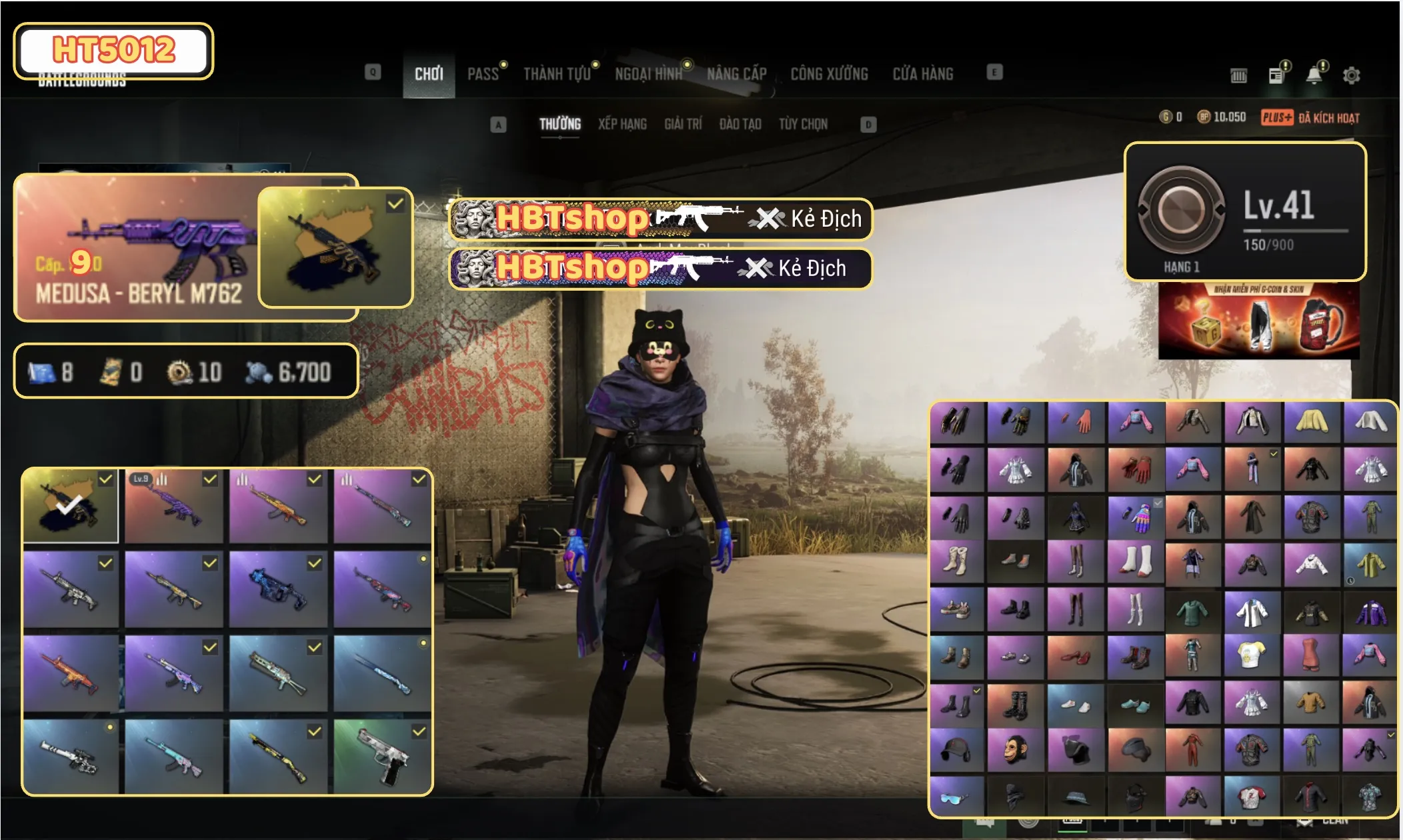Open the NGOẠI HÌNH tab
This screenshot has width=1403, height=840.
(x=648, y=74)
